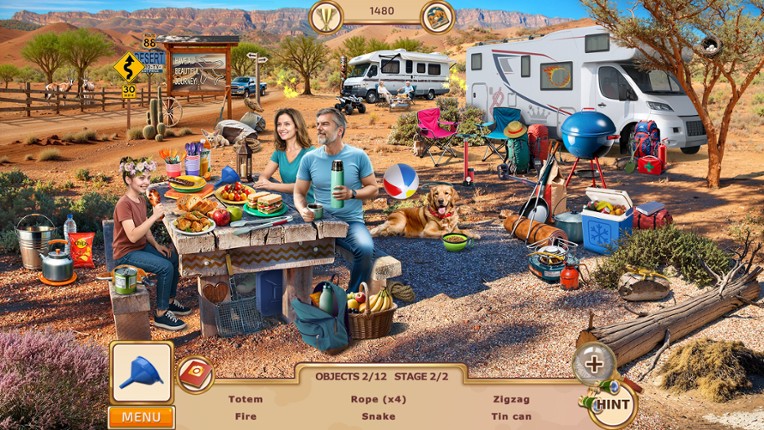Select the Snake entry in the object list

coord(378,416)
